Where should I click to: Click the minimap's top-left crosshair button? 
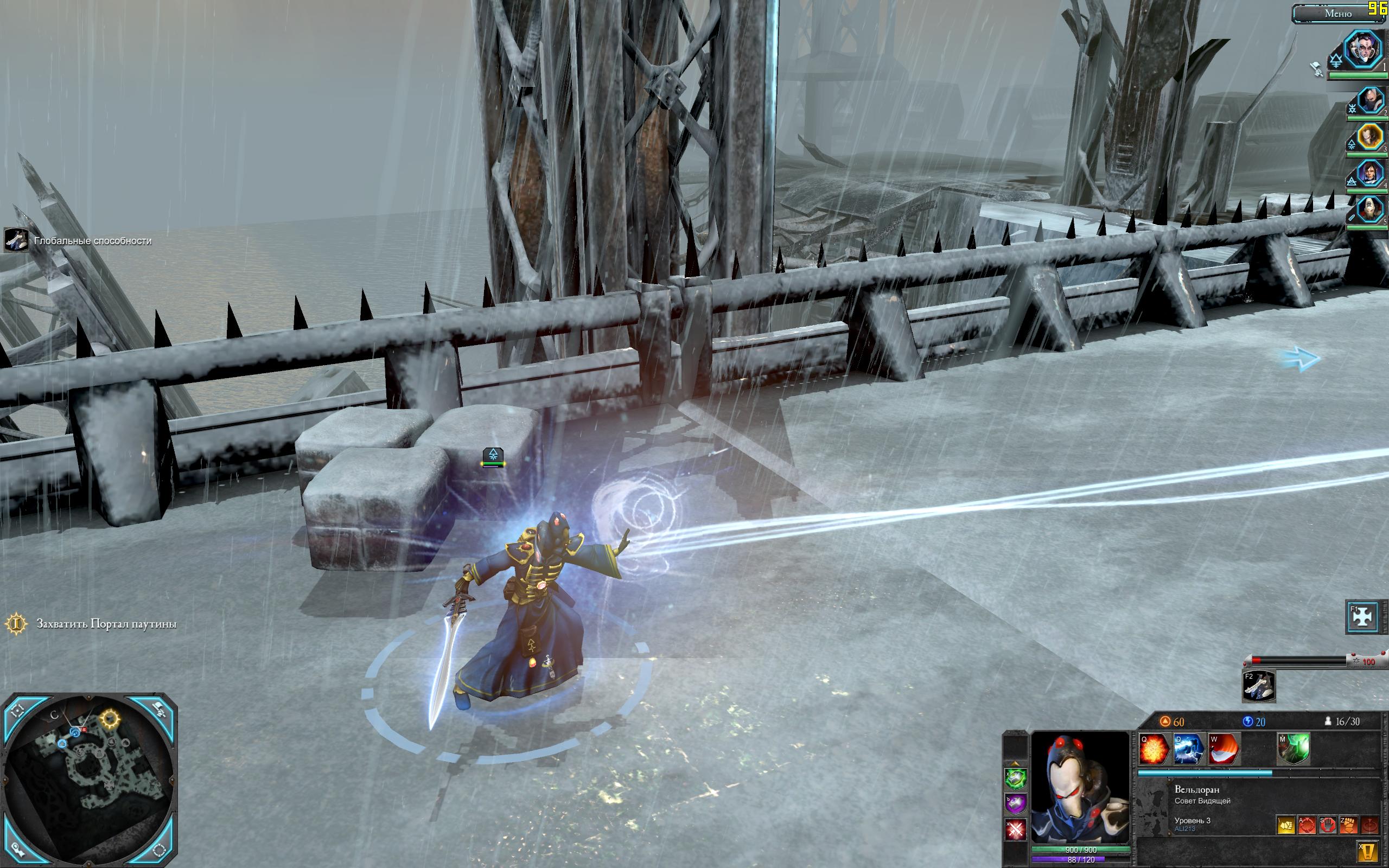(x=17, y=710)
